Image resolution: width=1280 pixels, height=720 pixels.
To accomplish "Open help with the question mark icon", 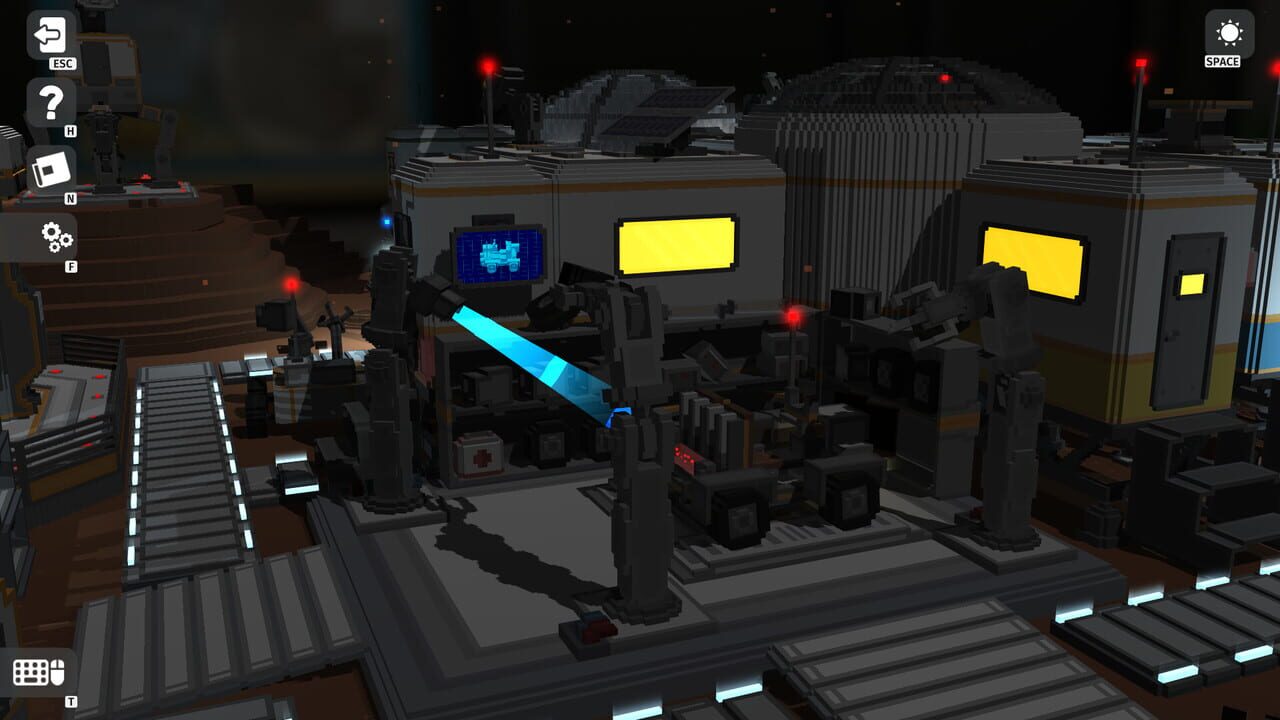I will (x=52, y=104).
